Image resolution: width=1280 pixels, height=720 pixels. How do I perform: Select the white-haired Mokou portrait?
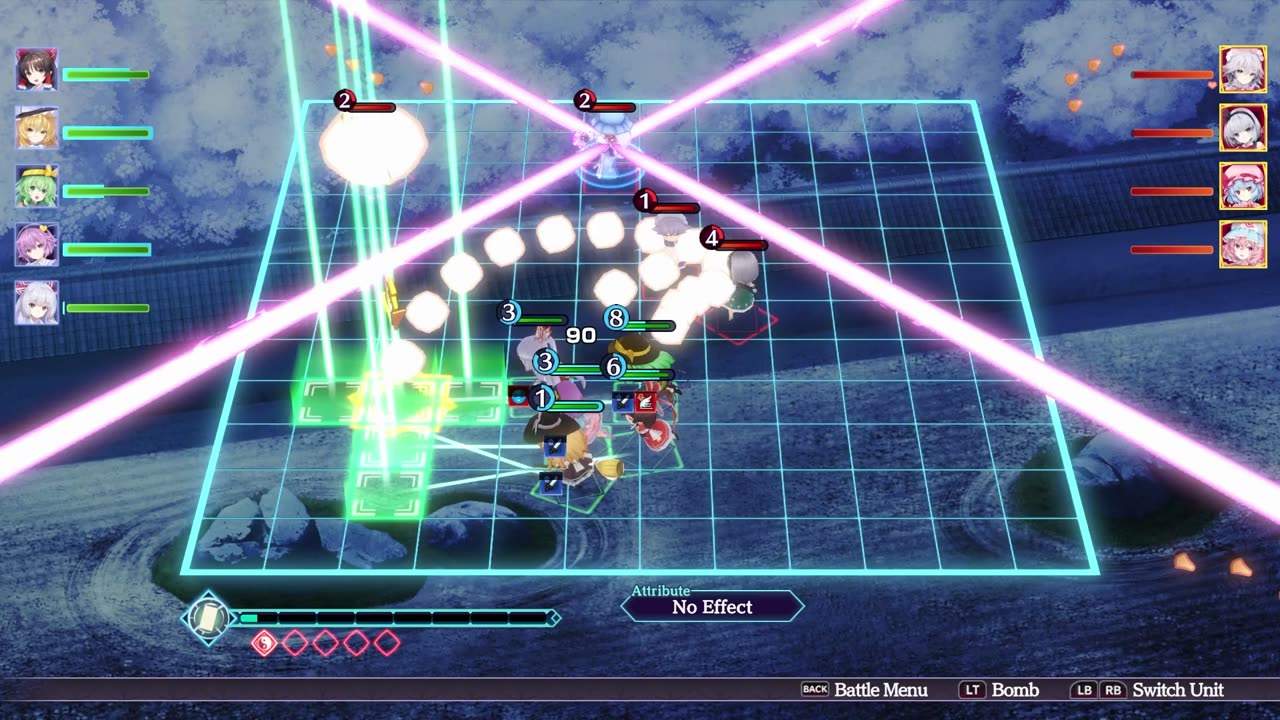37,302
